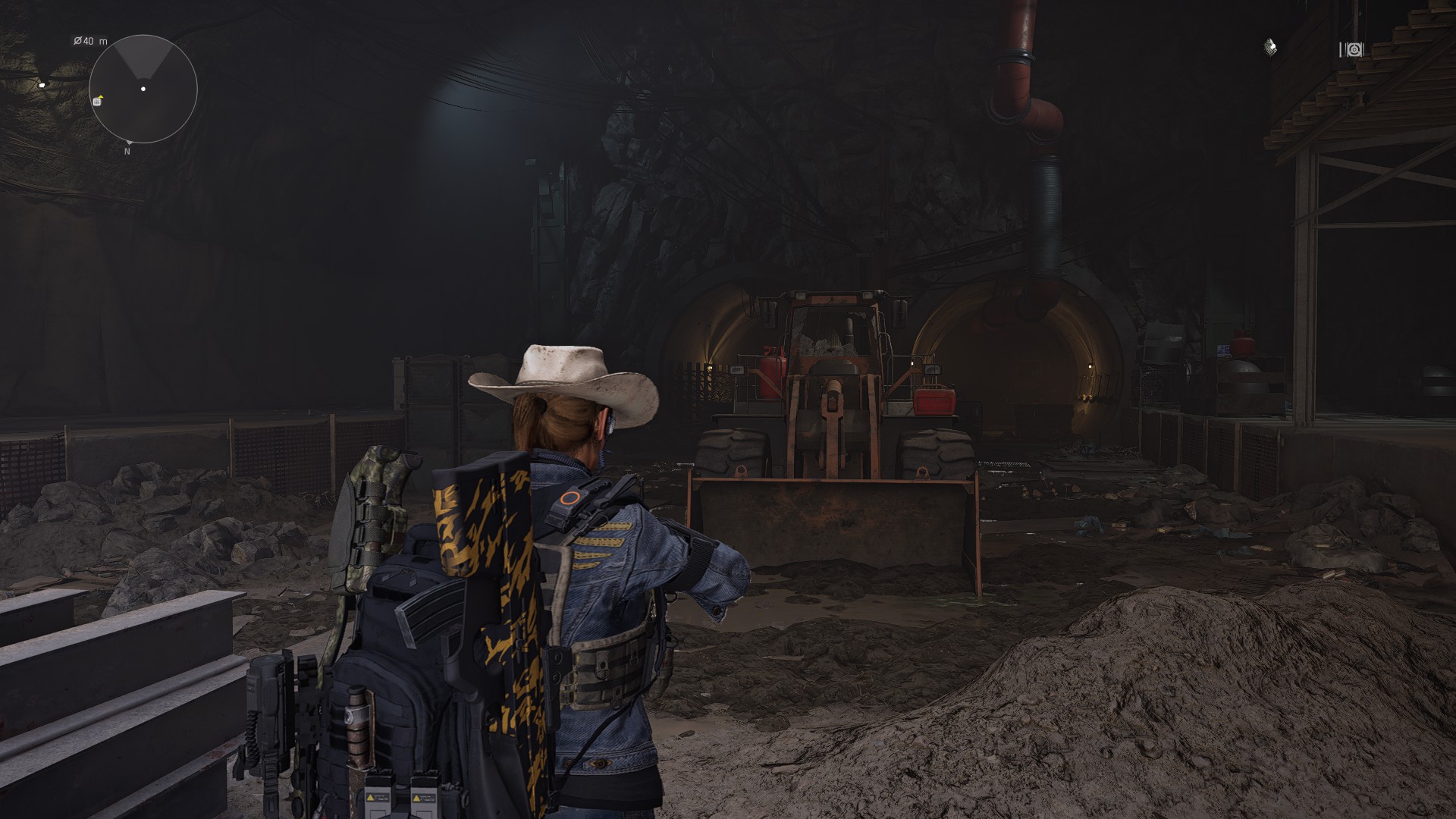This screenshot has width=1456, height=819.
Task: Click the 'N' compass marker below the minimap
Action: [x=127, y=151]
